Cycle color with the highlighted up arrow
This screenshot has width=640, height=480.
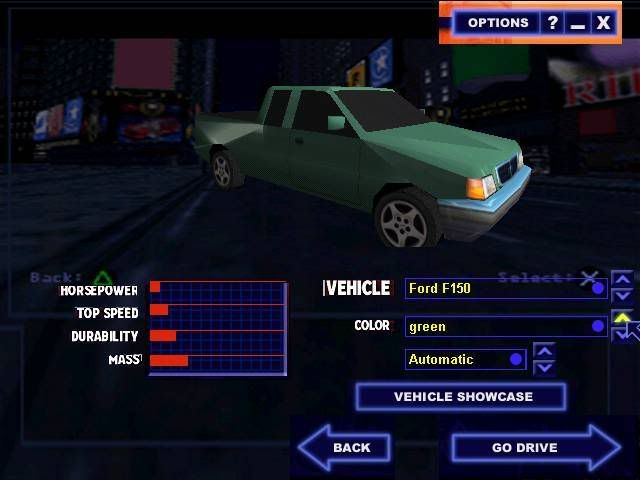point(622,319)
